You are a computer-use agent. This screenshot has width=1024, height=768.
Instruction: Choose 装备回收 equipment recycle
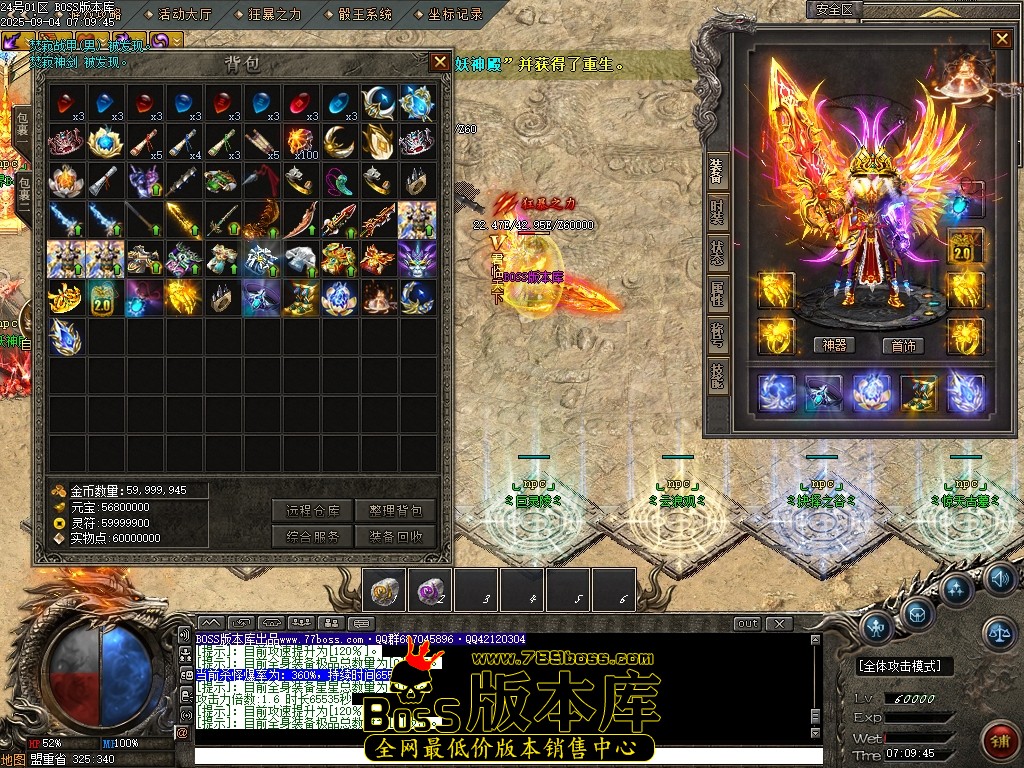(395, 536)
